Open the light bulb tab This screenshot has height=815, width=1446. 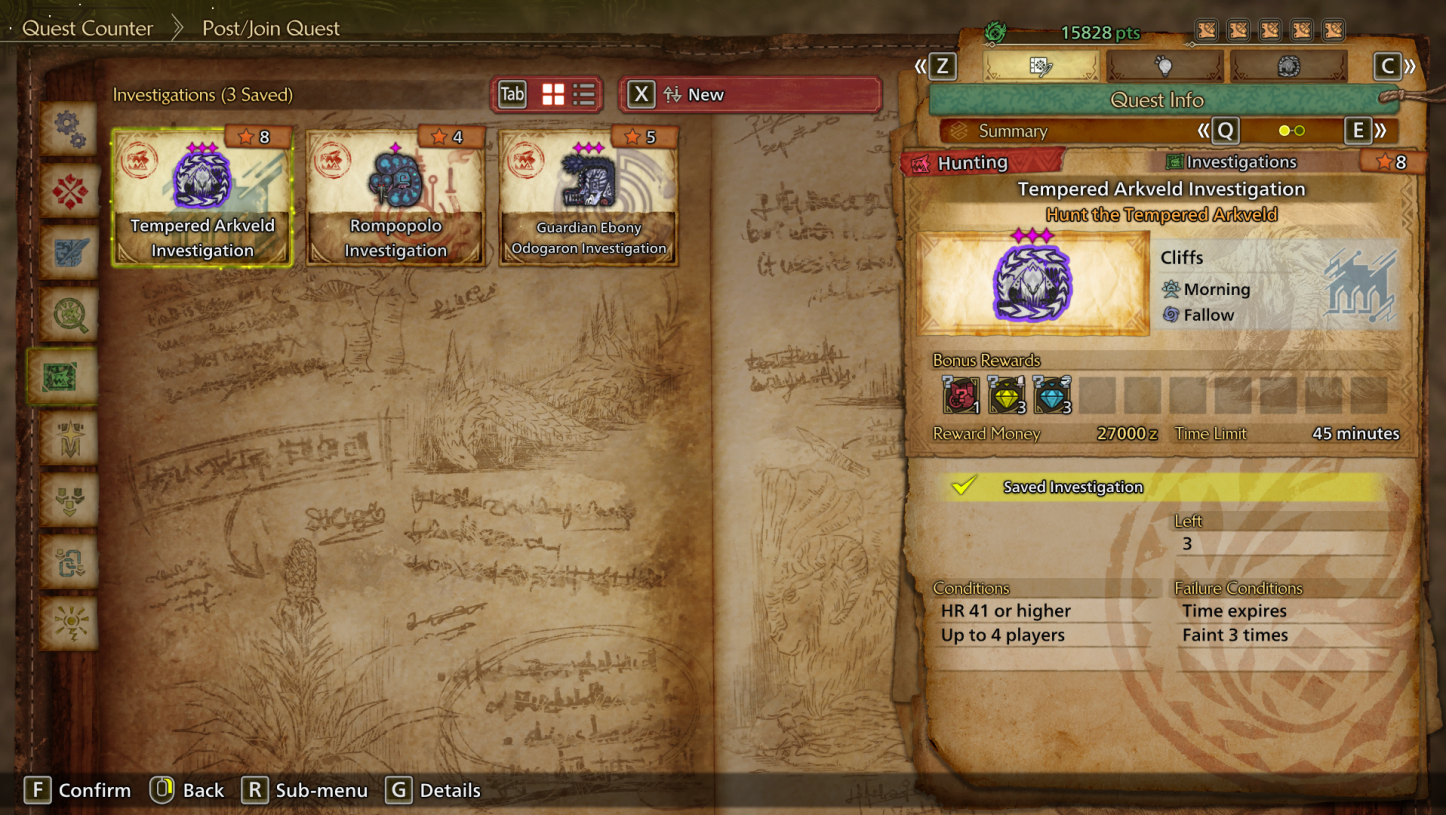coord(1165,66)
